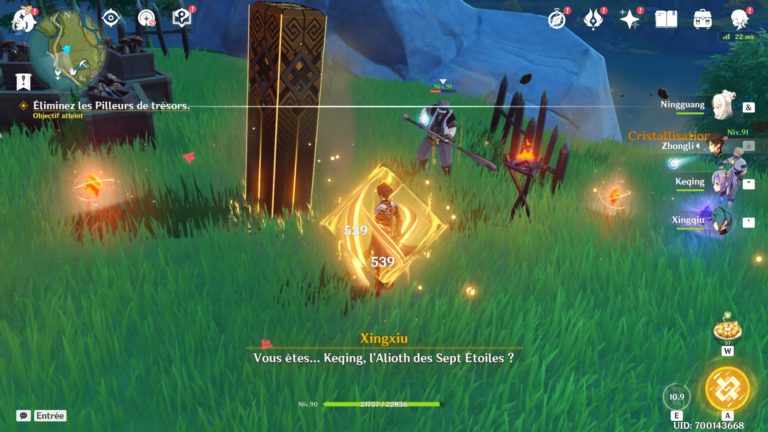Image resolution: width=768 pixels, height=432 pixels.
Task: Activate the golden Geo elemental burst
Action: tap(727, 389)
